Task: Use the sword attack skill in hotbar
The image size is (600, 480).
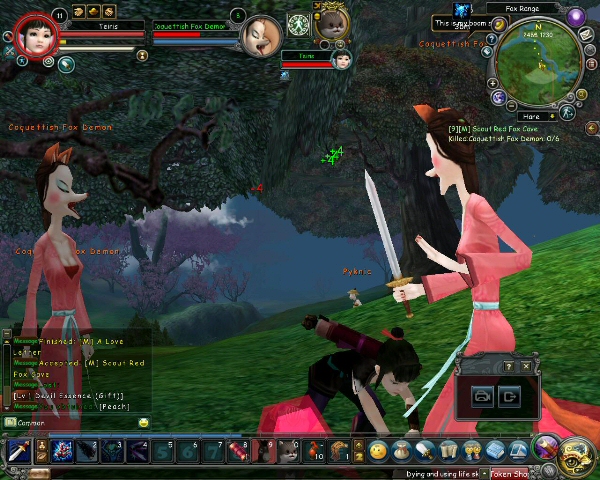Action: tap(18, 451)
